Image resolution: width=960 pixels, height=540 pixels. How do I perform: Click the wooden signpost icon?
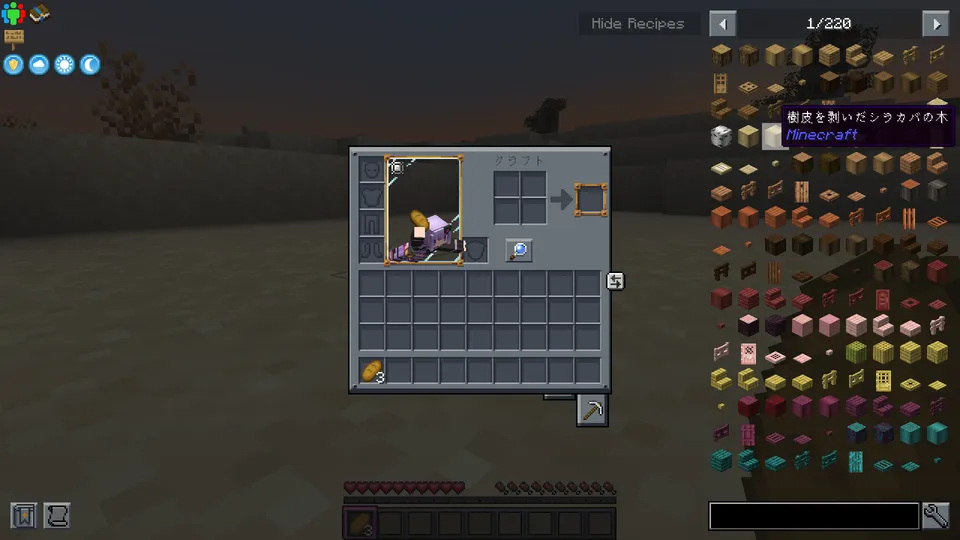tap(14, 38)
